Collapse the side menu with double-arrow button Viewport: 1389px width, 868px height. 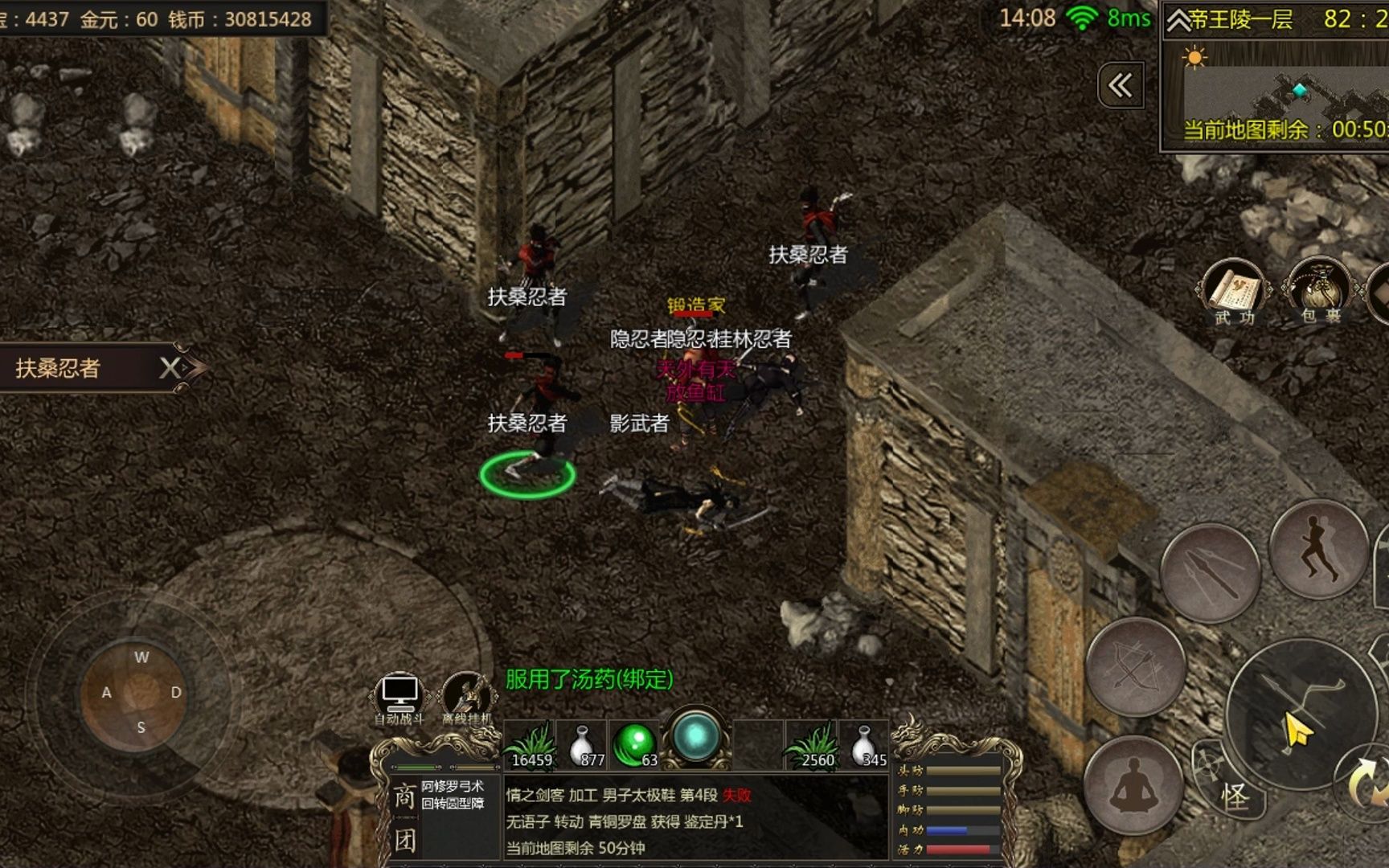tap(1121, 85)
